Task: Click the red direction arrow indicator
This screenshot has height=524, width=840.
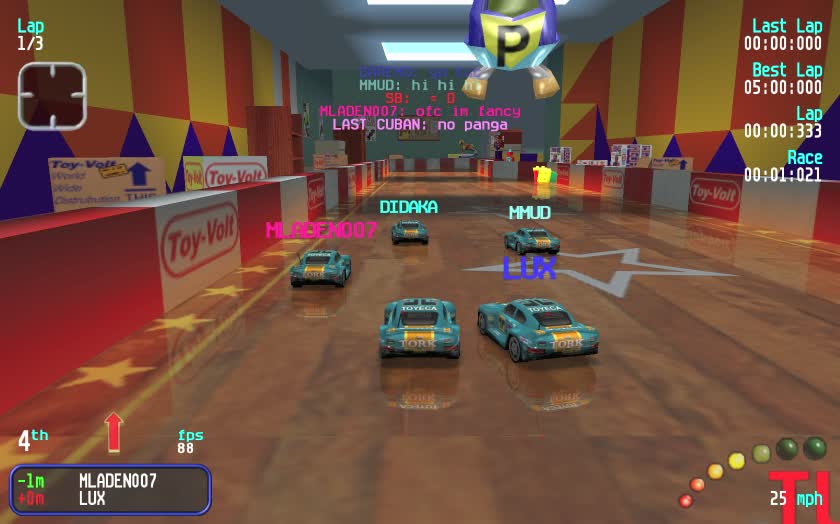Action: pyautogui.click(x=114, y=431)
